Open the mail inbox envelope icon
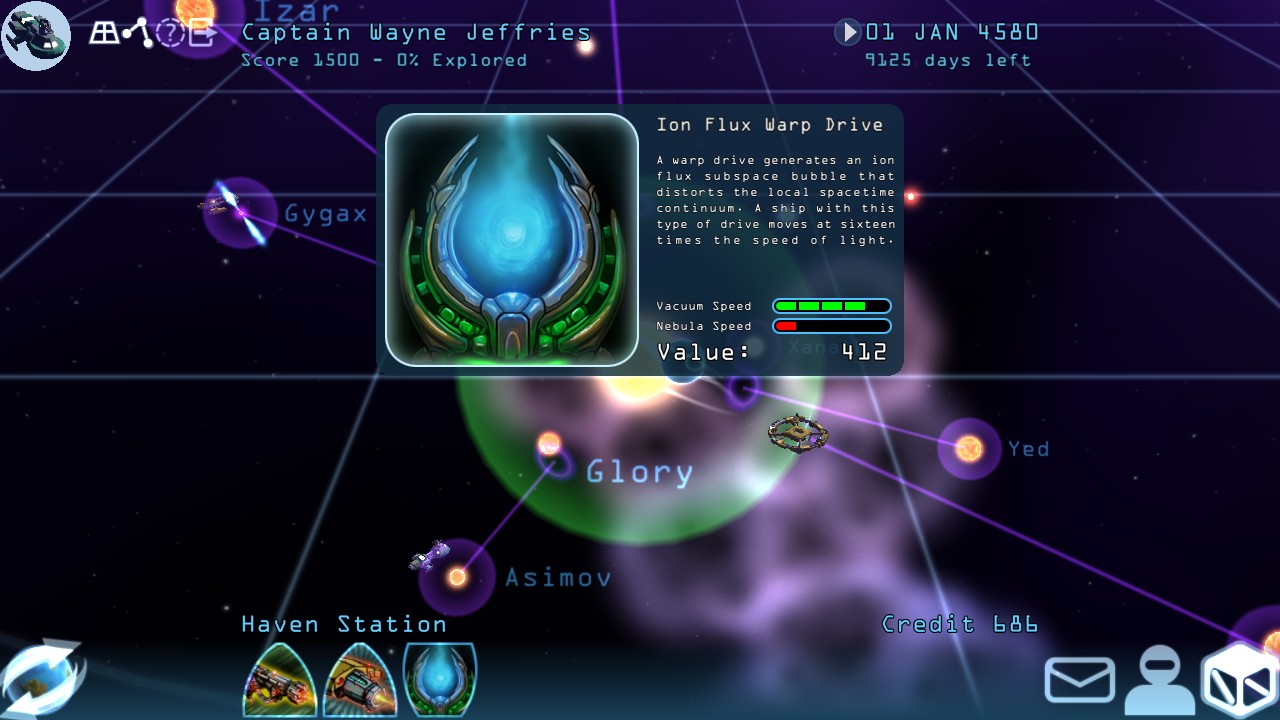This screenshot has width=1280, height=720. [x=1079, y=679]
